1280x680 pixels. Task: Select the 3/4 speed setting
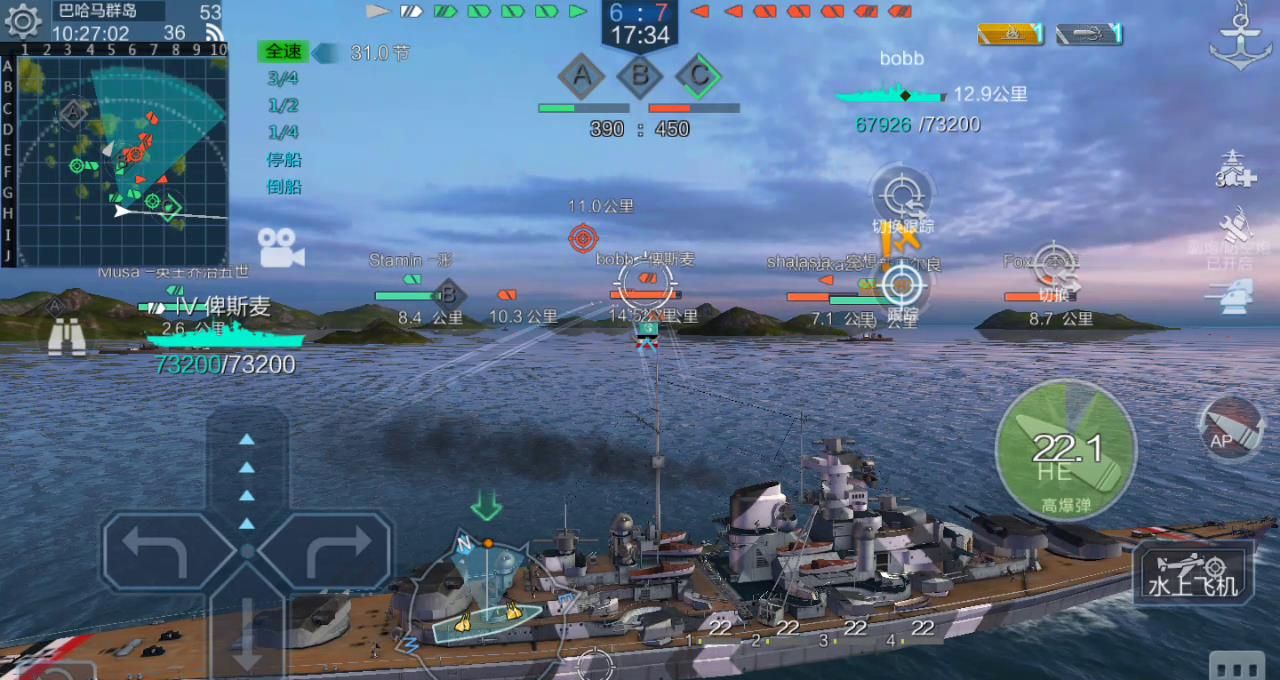click(x=283, y=79)
